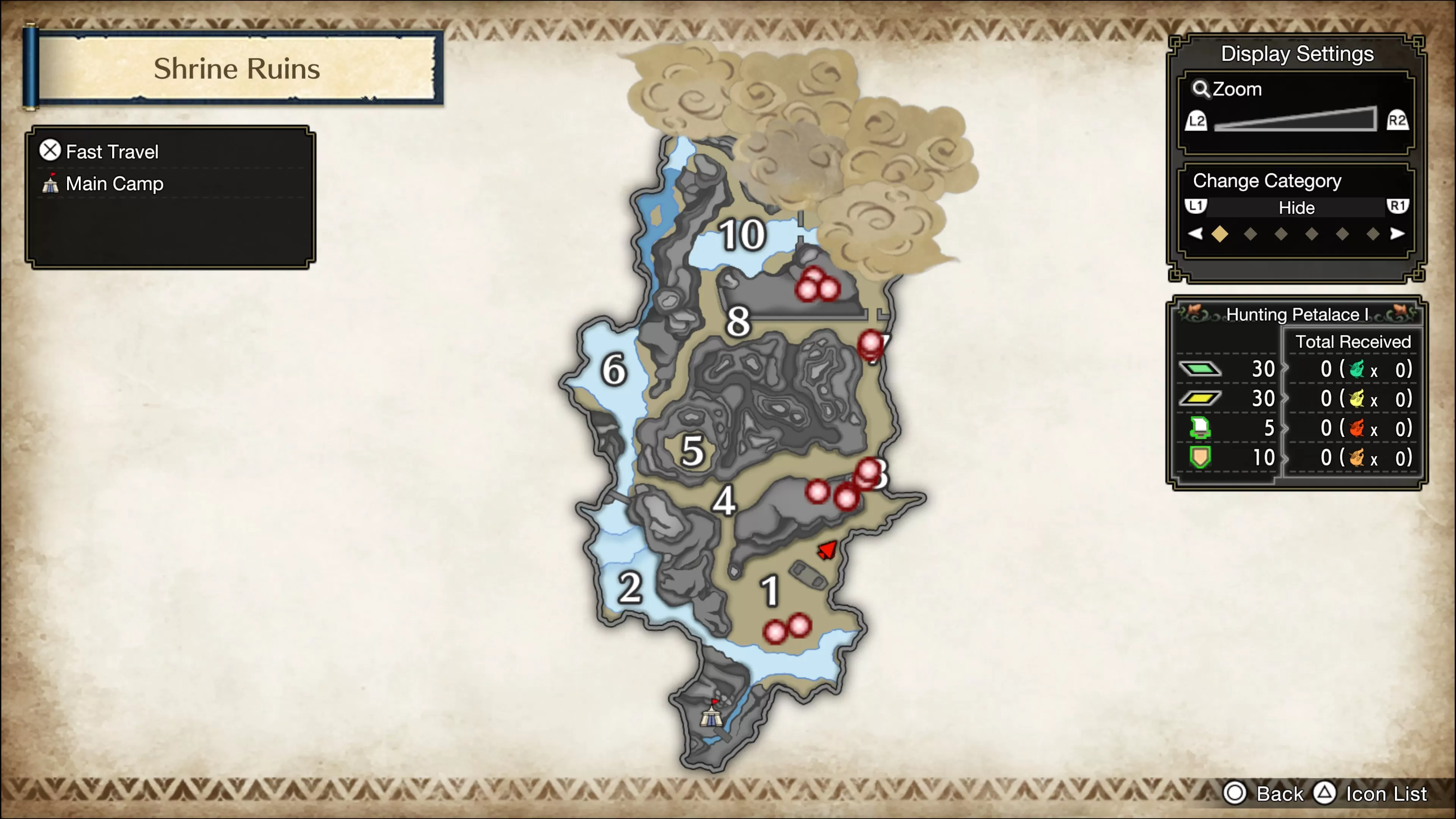
Task: Select Main Camp in the Fast Travel list
Action: [114, 183]
